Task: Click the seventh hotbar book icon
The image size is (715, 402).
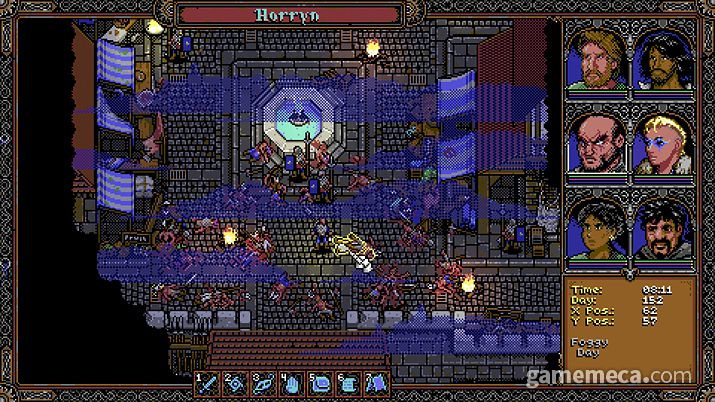Action: click(379, 383)
